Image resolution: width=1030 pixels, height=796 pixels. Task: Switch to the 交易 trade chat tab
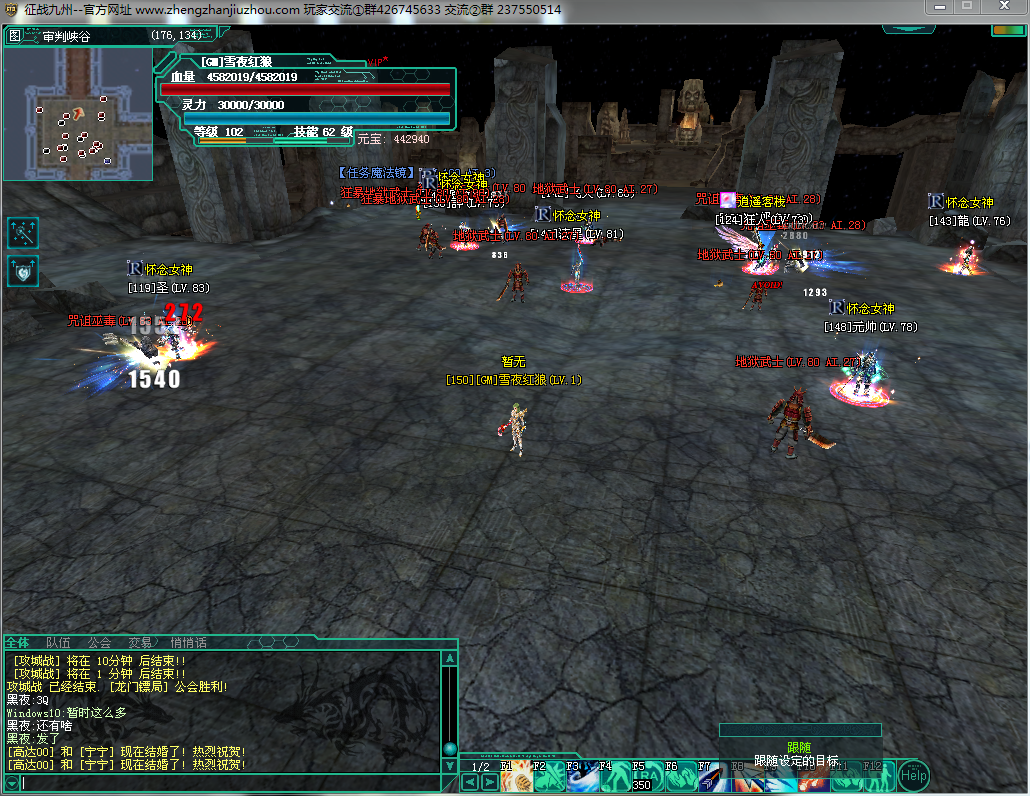[140, 642]
